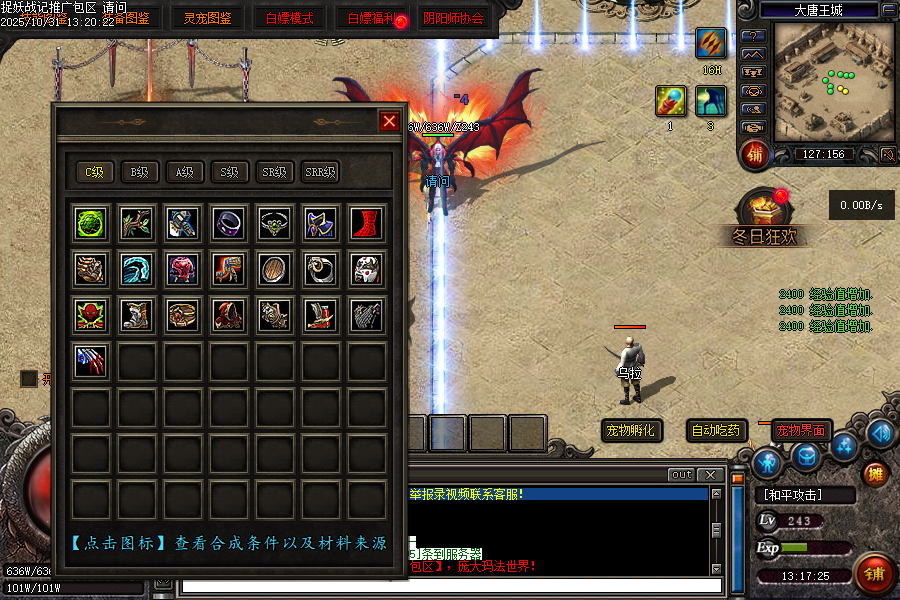Open the SRR级 tier tab
The width and height of the screenshot is (900, 600).
click(x=320, y=172)
